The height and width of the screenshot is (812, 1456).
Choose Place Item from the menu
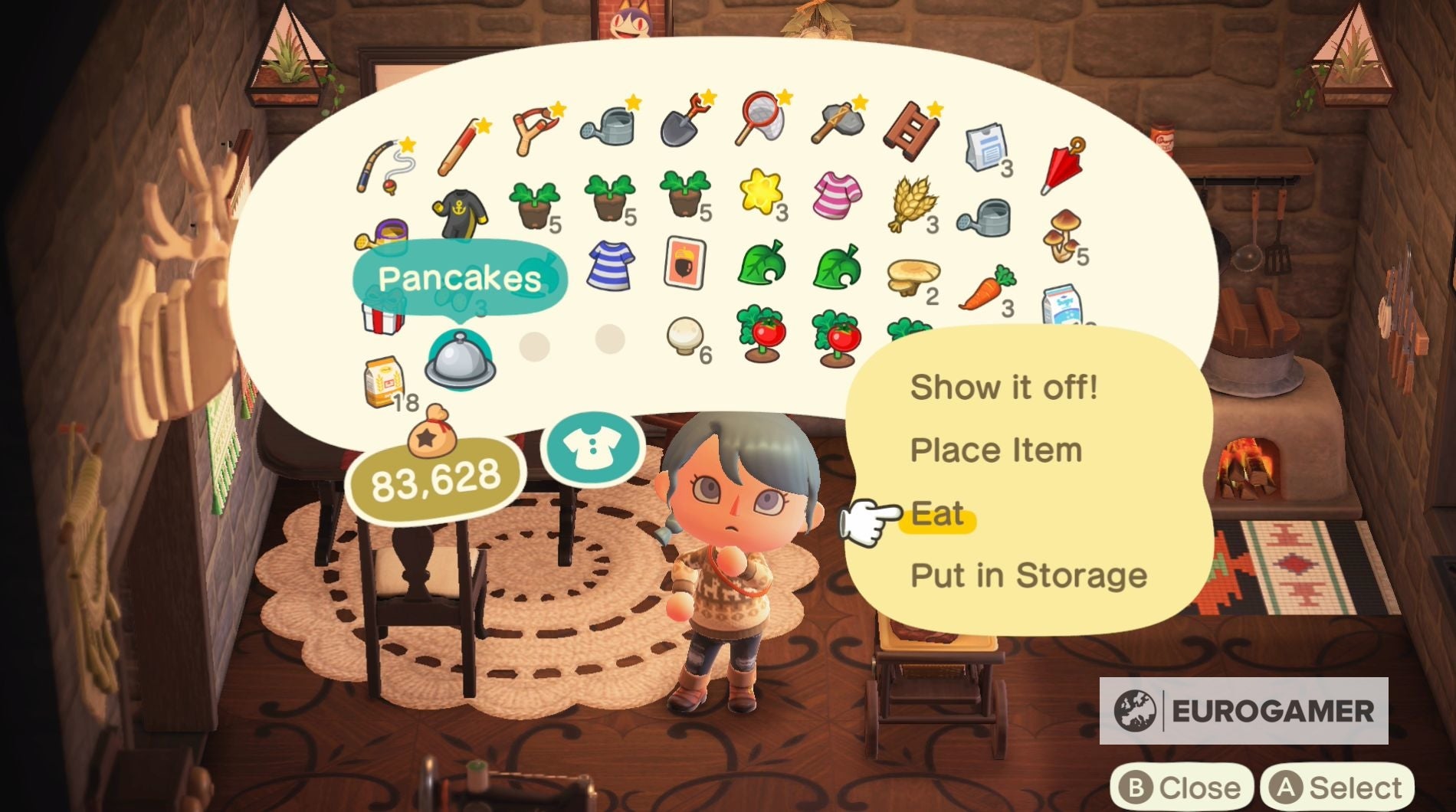tap(996, 450)
